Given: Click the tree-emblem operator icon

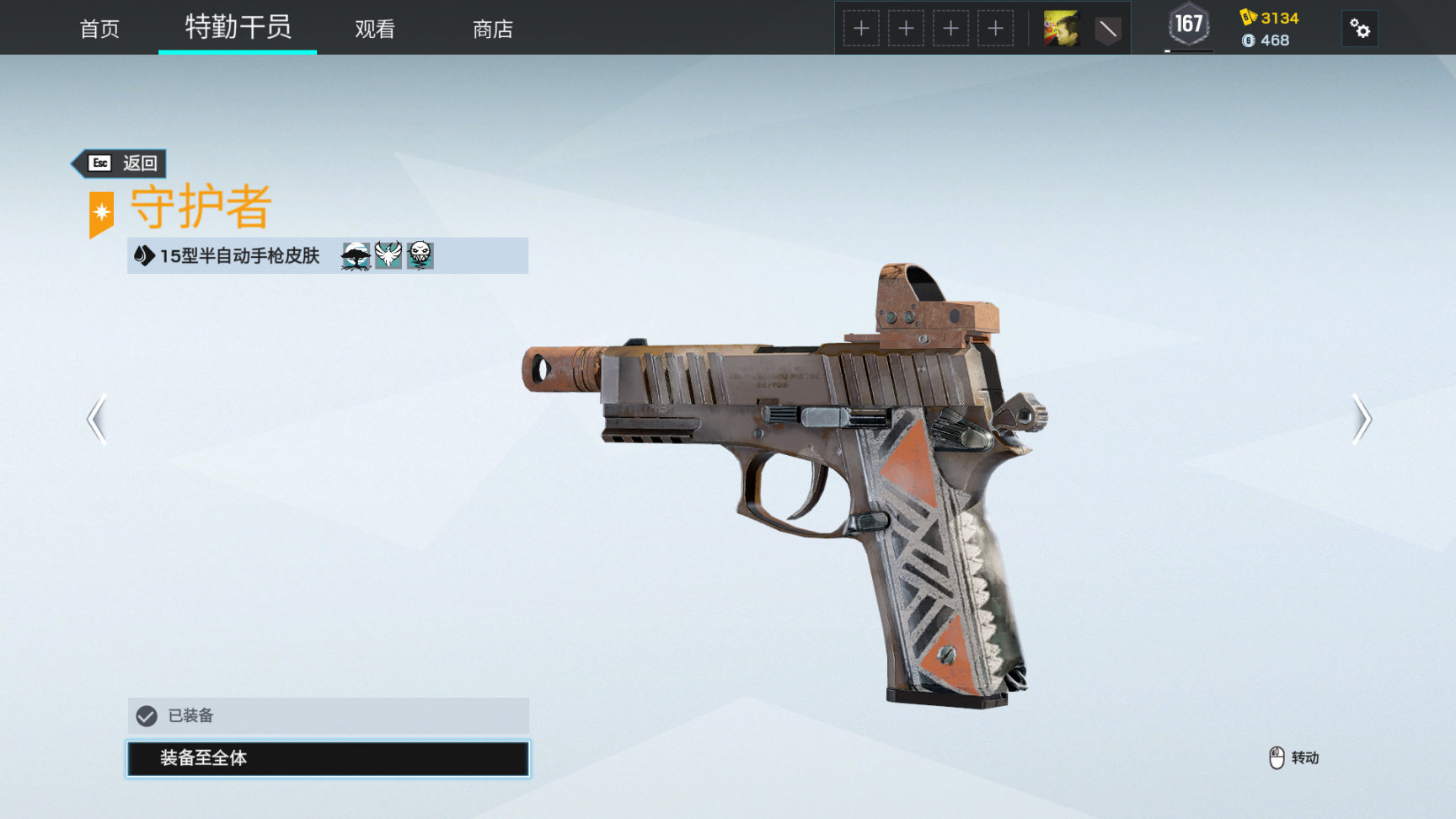Looking at the screenshot, I should click(x=356, y=255).
